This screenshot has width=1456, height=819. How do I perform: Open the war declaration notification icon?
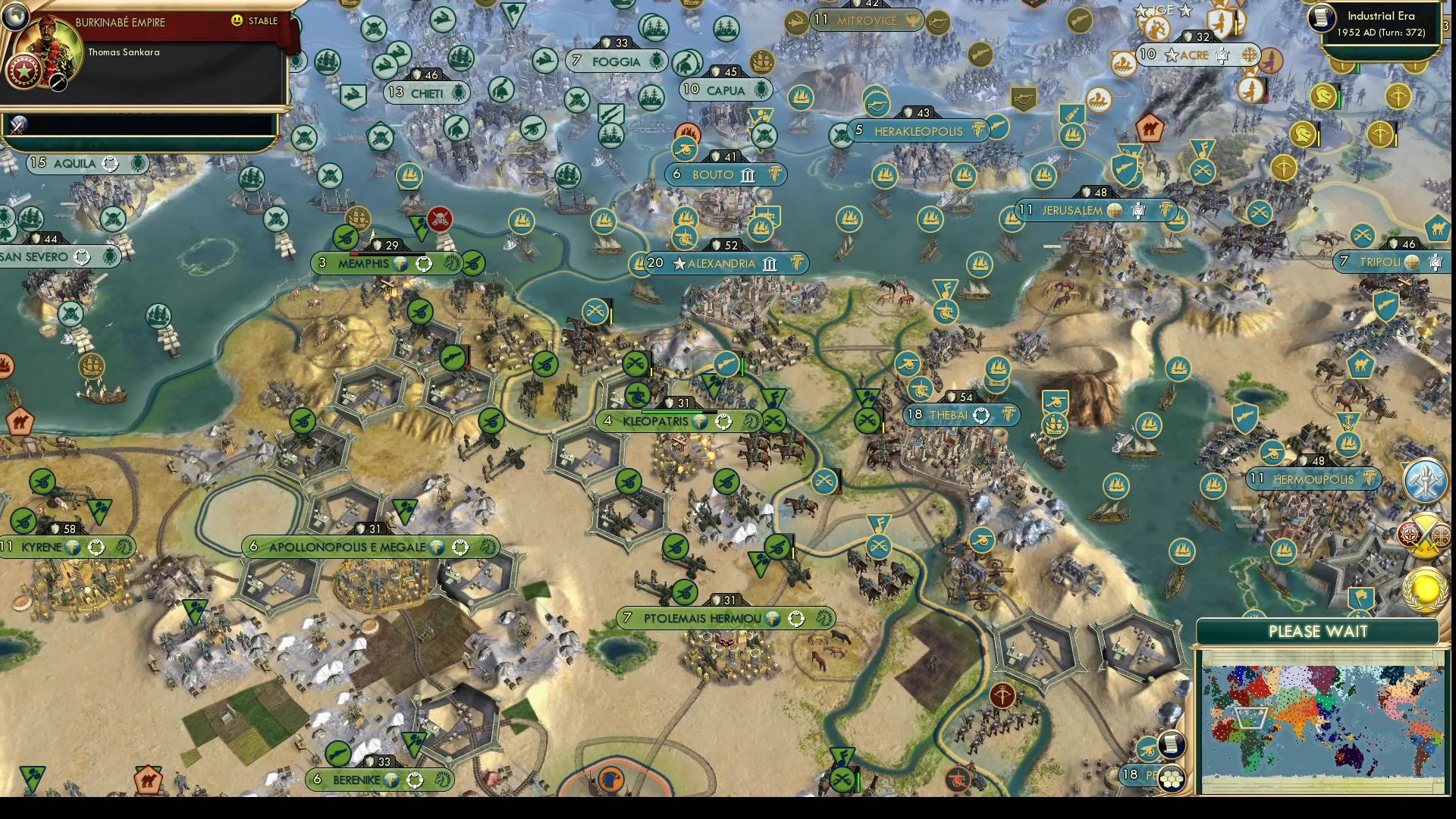coord(1425,534)
